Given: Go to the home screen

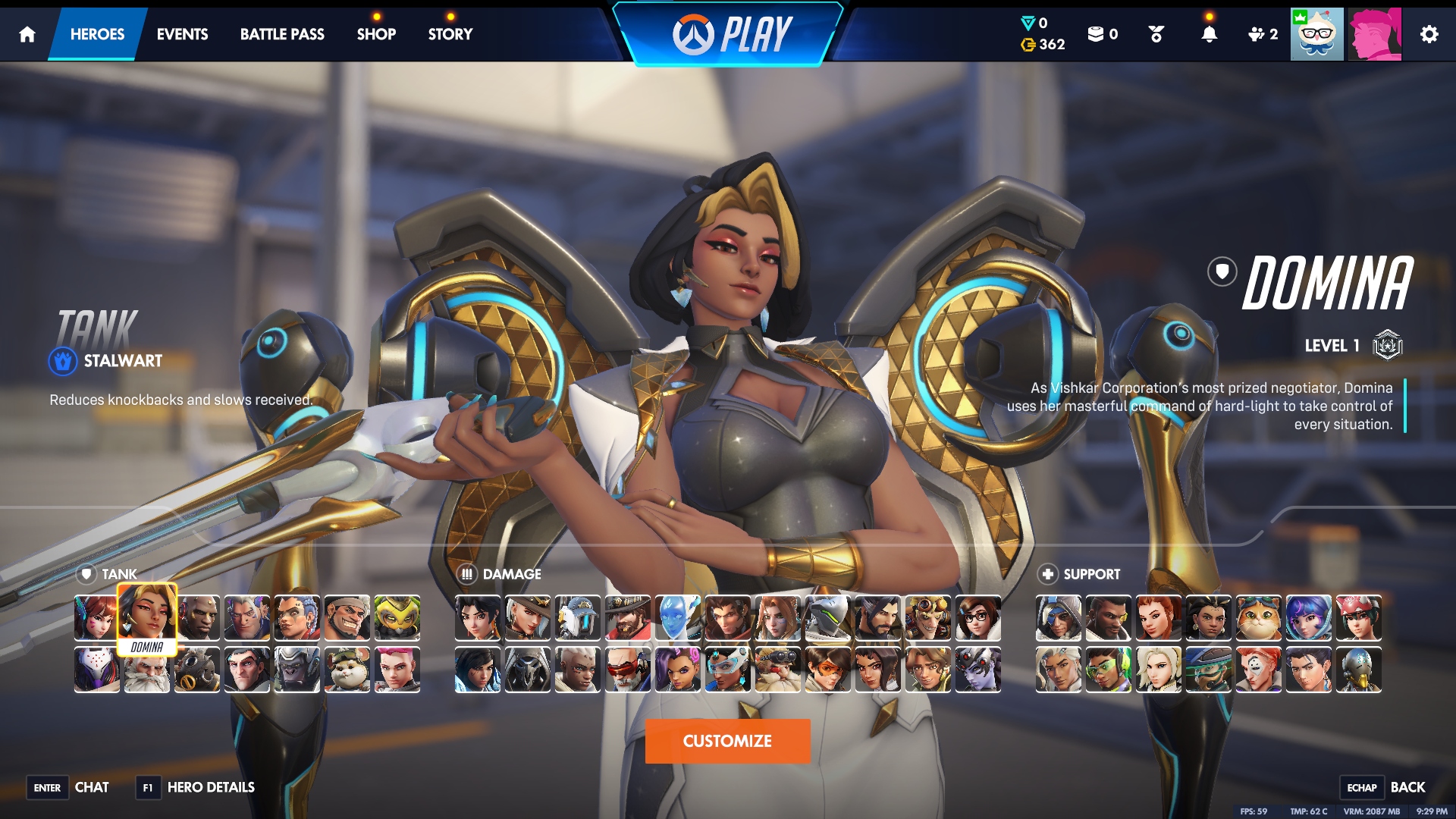Looking at the screenshot, I should (x=27, y=34).
